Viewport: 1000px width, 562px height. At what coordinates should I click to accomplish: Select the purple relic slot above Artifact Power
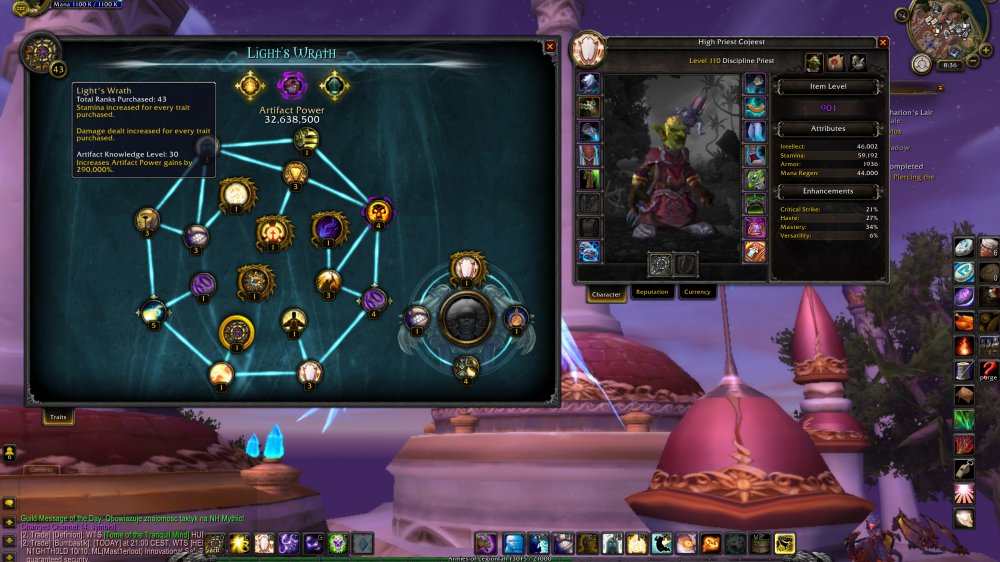coord(291,84)
